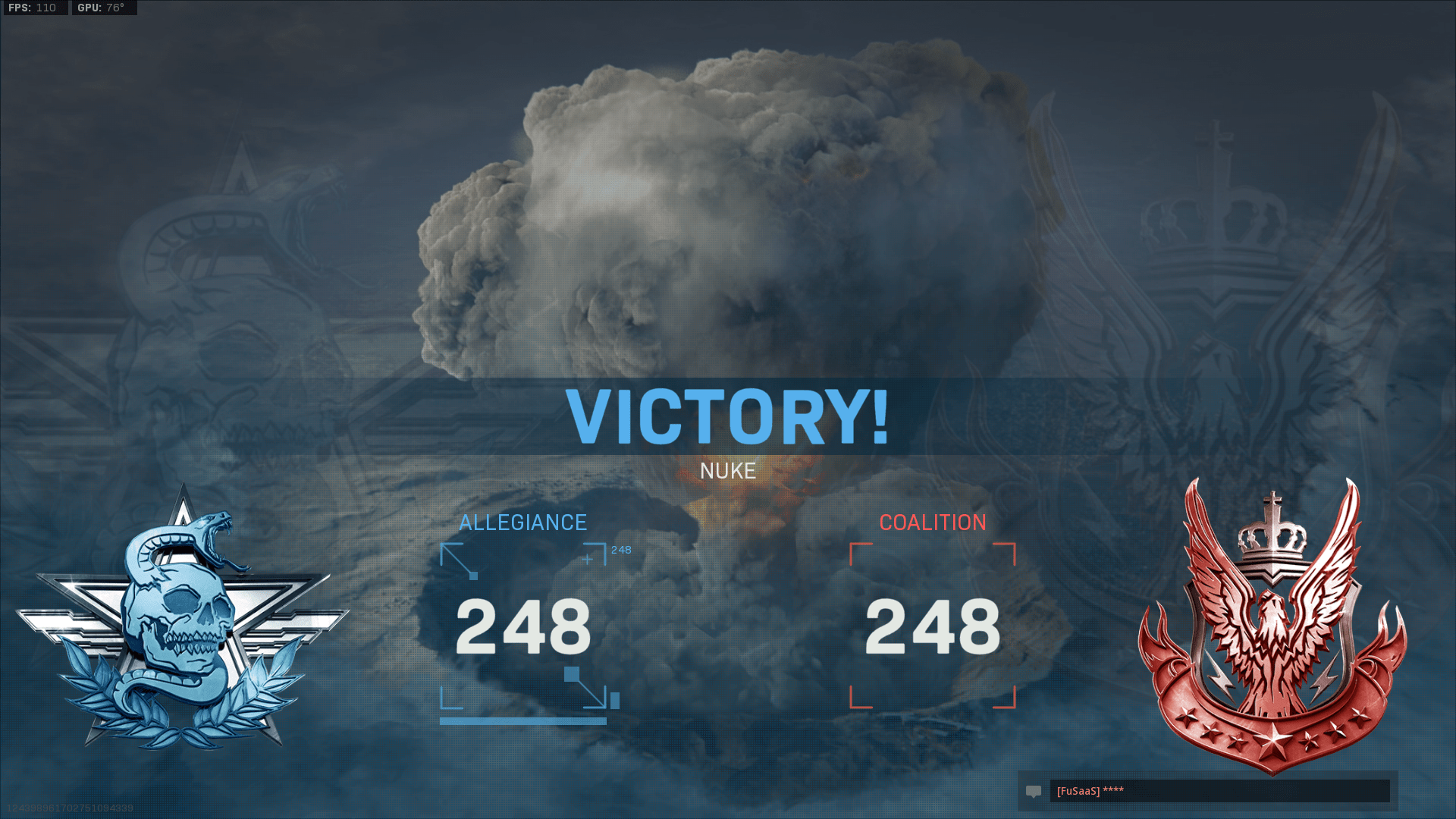This screenshot has height=819, width=1456.
Task: Click the small 248 score tick label
Action: (620, 551)
